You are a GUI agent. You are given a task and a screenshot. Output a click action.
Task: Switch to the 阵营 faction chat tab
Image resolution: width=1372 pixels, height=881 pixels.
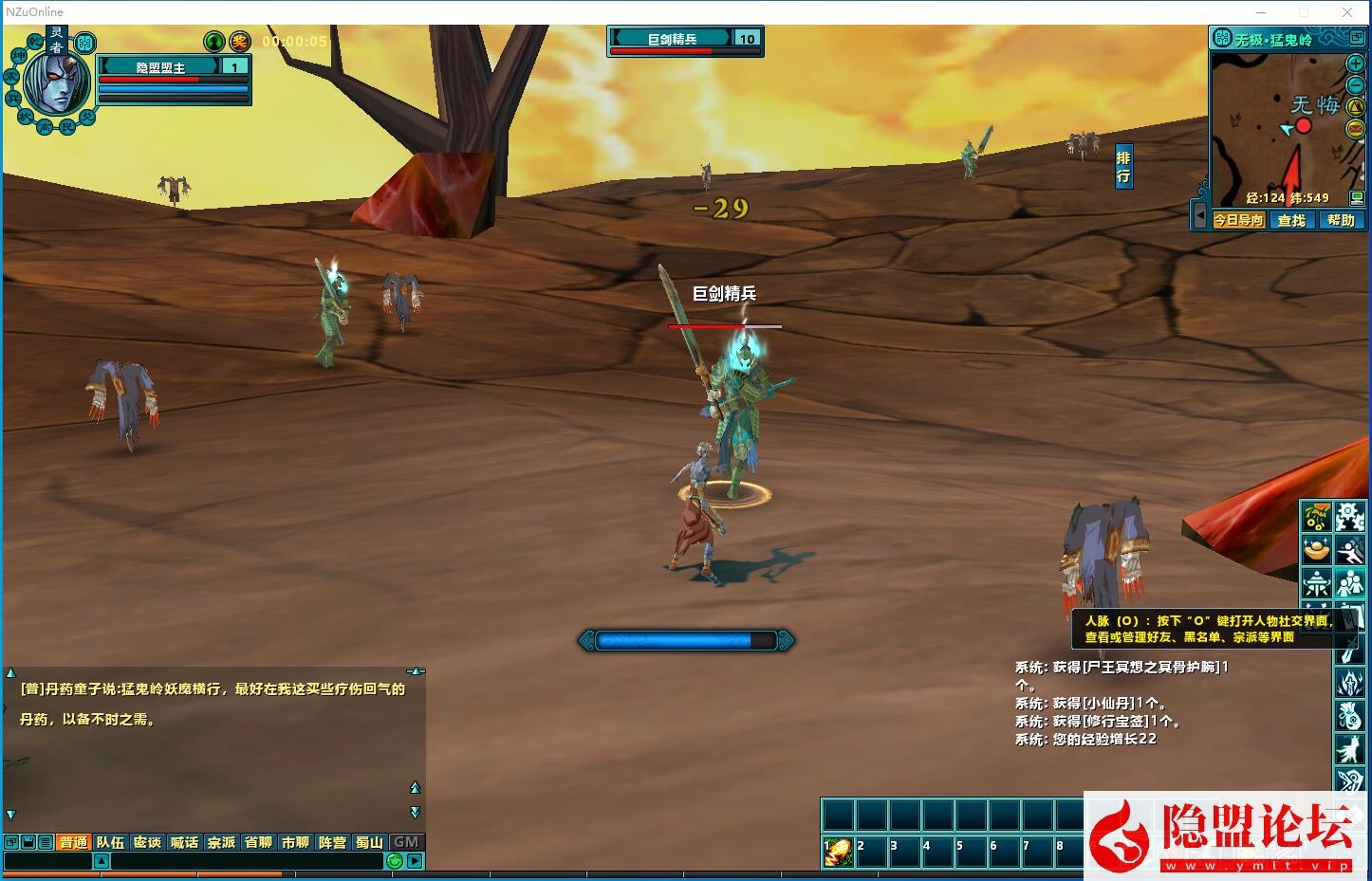click(x=332, y=842)
